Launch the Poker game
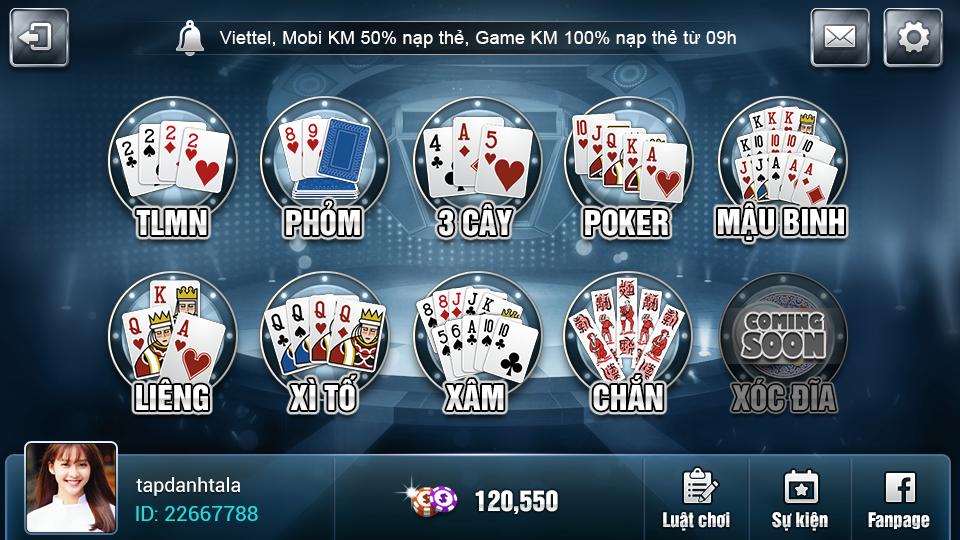The height and width of the screenshot is (540, 960). tap(626, 172)
